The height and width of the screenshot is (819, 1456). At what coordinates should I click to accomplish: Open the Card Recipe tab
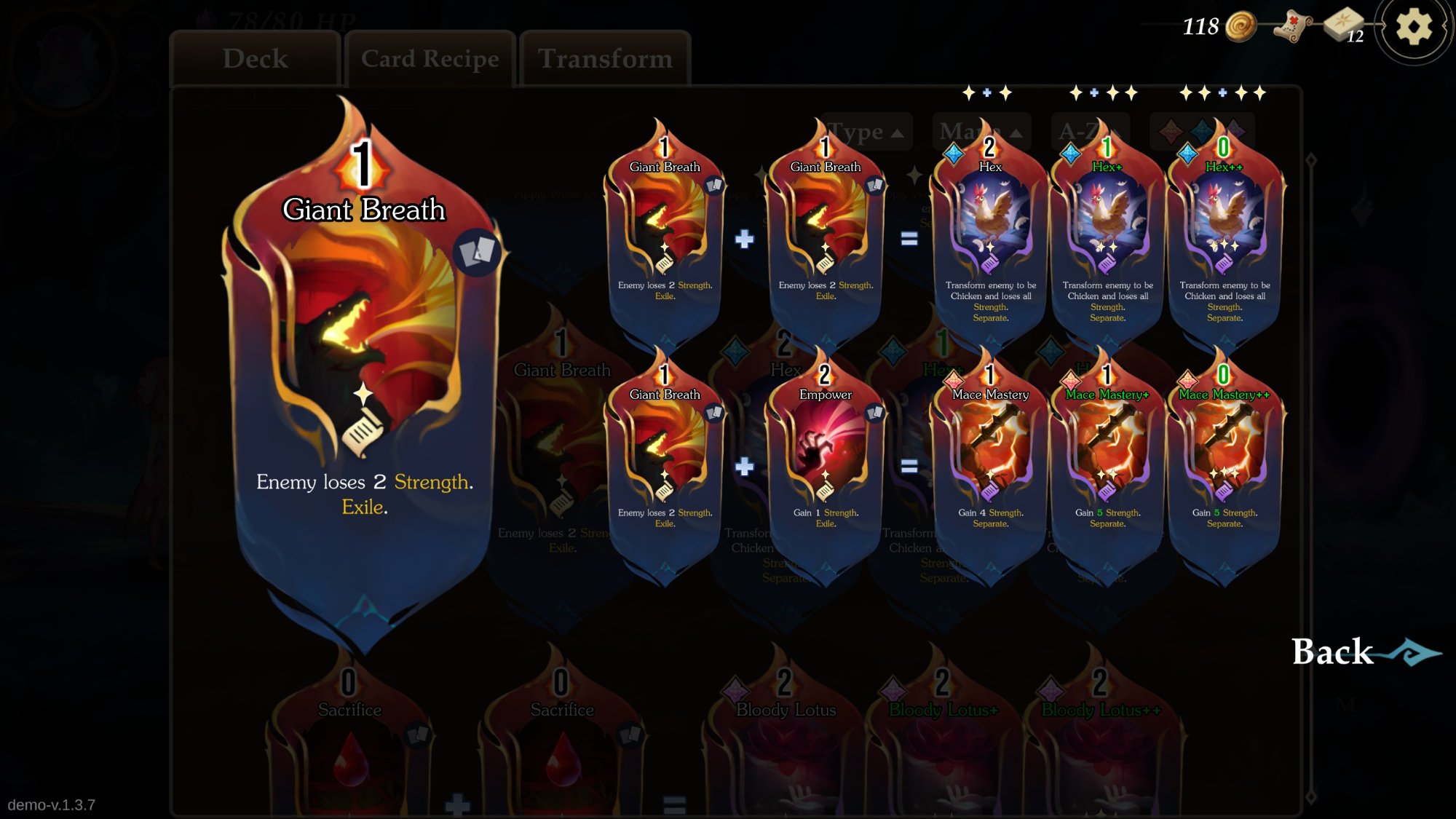[x=430, y=59]
